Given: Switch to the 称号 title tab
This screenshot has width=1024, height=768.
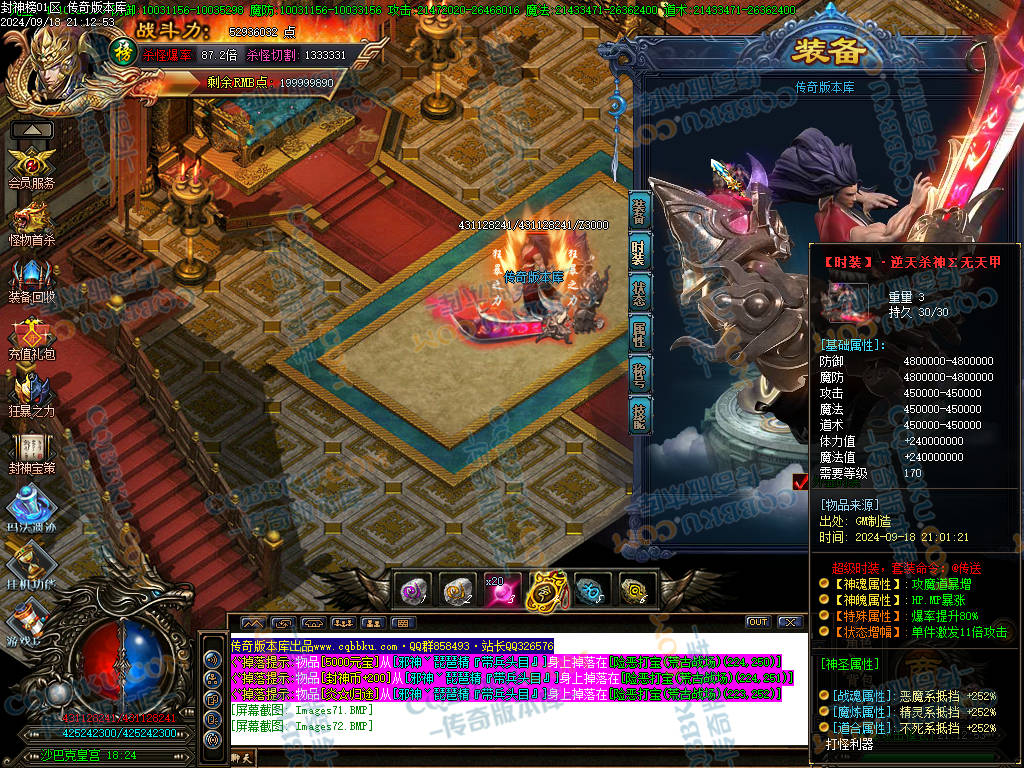Looking at the screenshot, I should click(x=639, y=373).
